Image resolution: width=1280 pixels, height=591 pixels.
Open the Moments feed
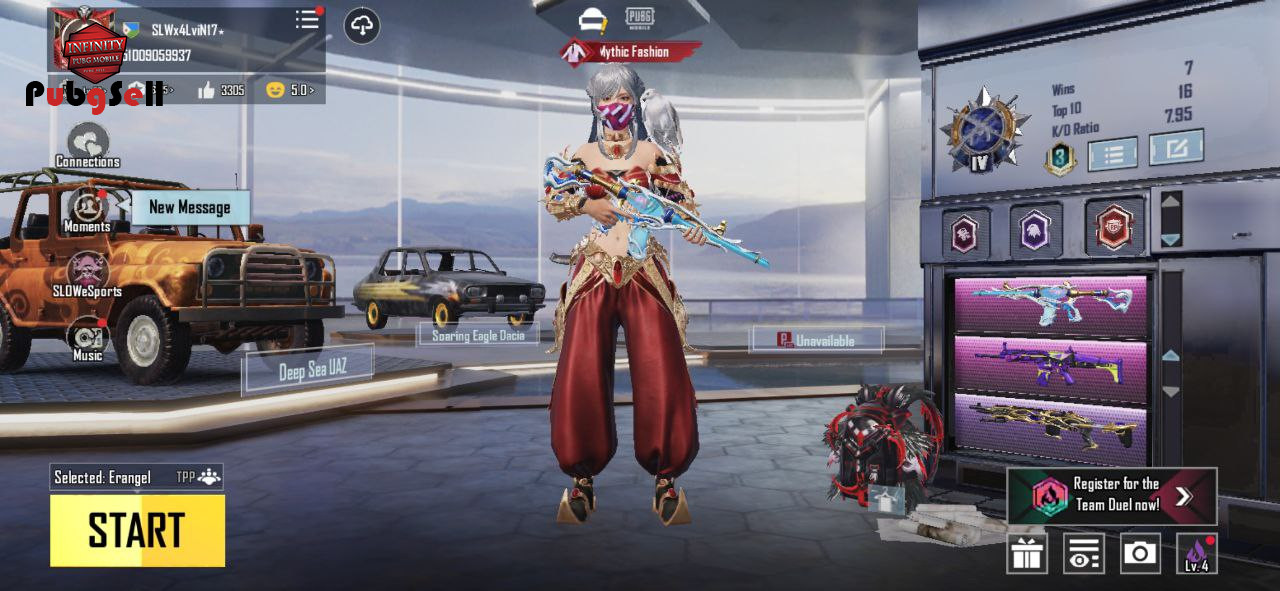[x=88, y=208]
